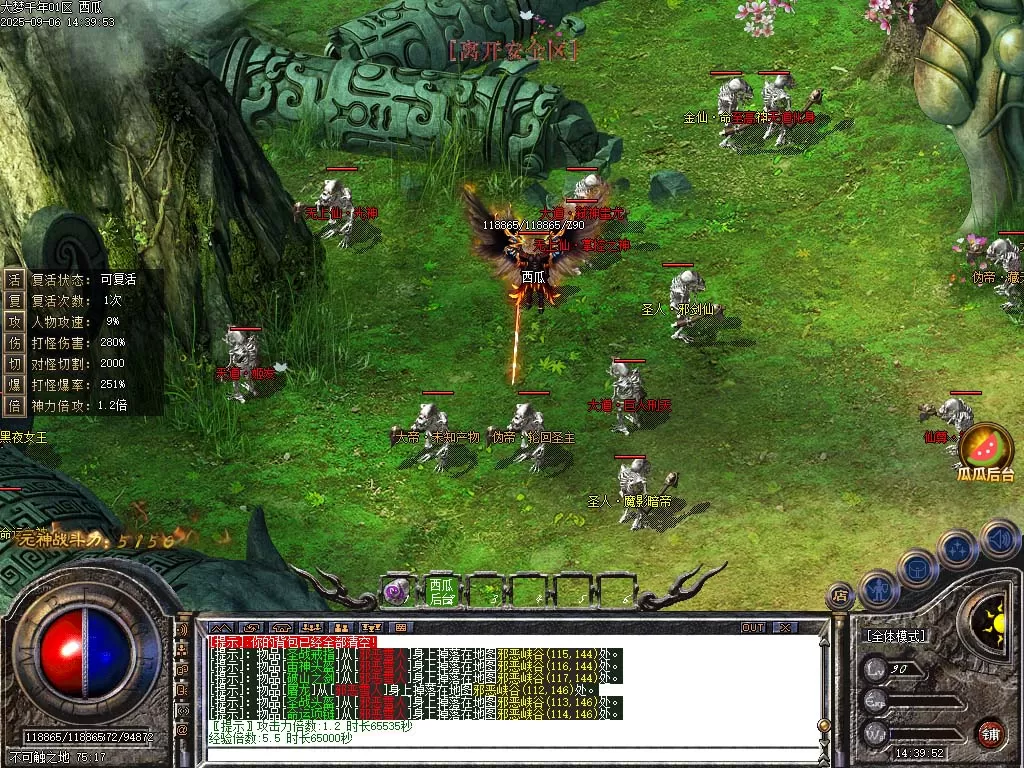Close the game with X button
This screenshot has height=768, width=1024.
(x=785, y=628)
